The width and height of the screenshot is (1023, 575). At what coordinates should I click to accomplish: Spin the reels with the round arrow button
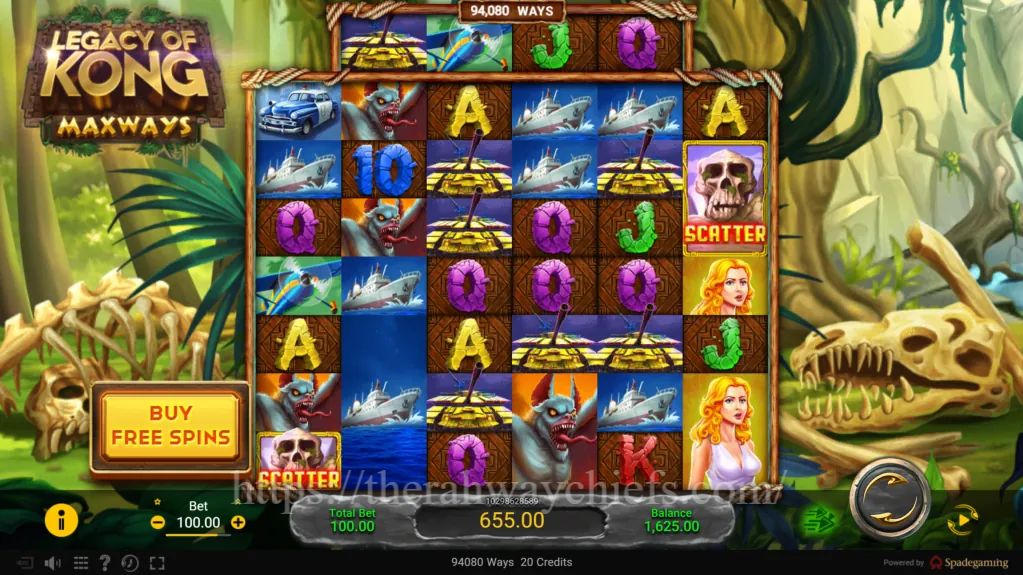point(889,495)
